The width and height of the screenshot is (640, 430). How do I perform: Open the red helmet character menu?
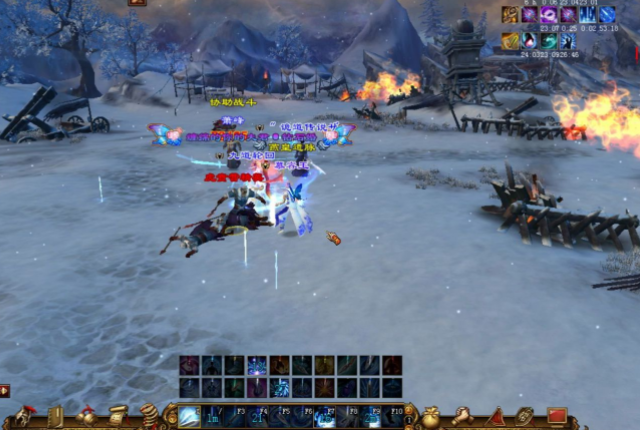25,416
